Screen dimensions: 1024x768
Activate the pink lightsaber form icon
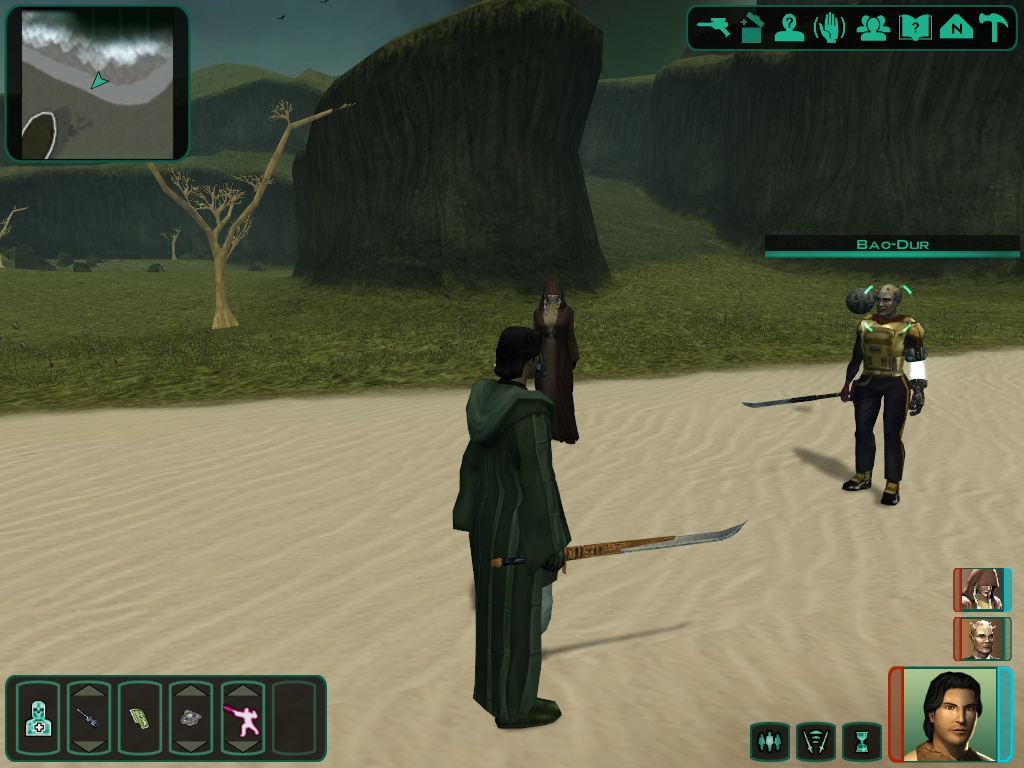coord(242,718)
